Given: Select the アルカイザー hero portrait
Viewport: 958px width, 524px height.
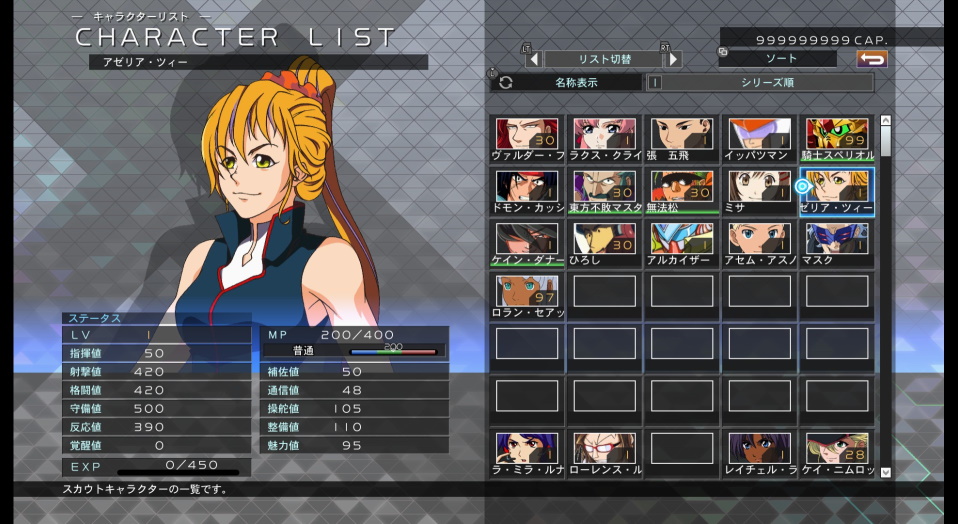Looking at the screenshot, I should [x=682, y=242].
